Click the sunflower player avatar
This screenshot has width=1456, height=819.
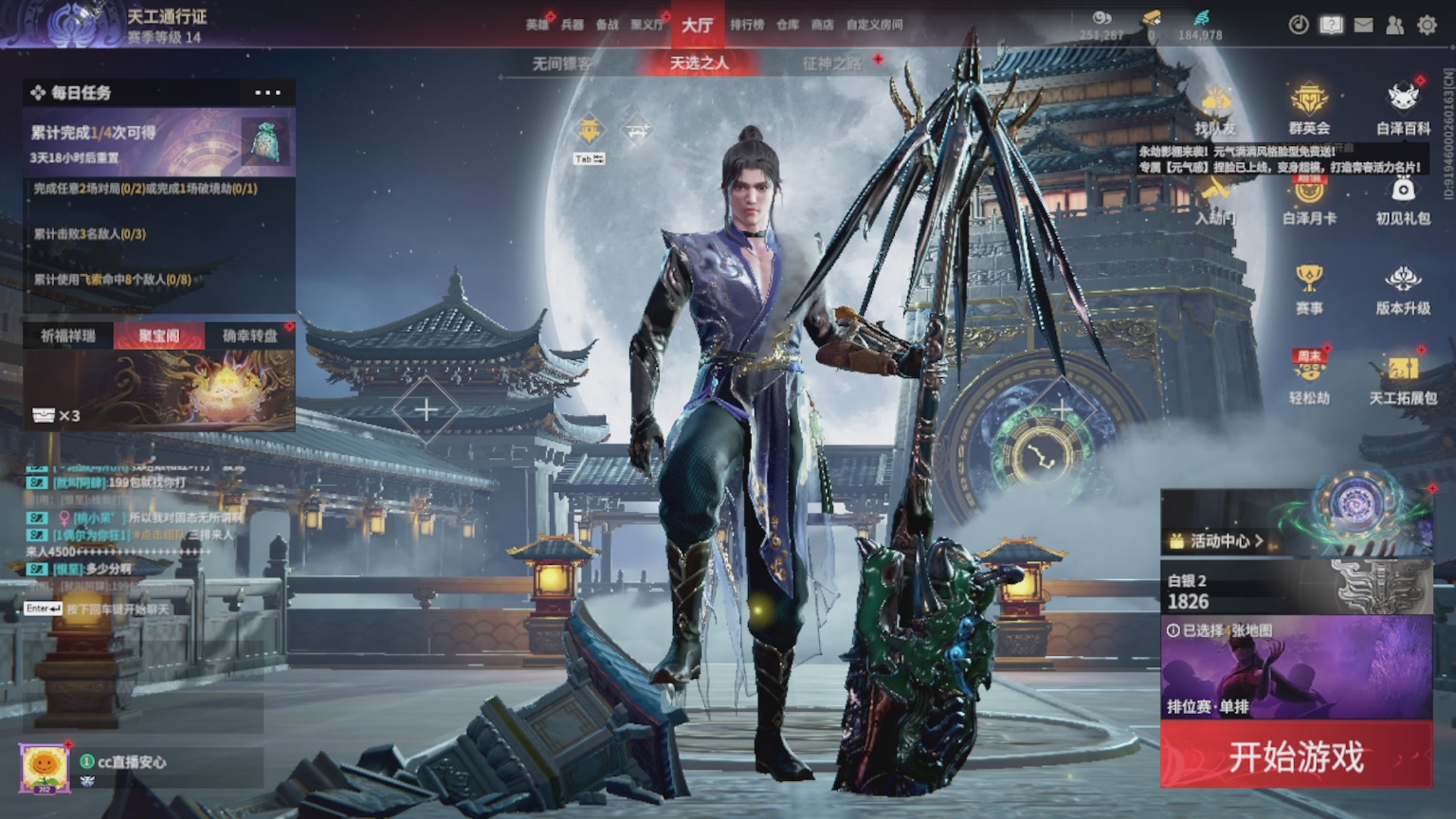[44, 766]
